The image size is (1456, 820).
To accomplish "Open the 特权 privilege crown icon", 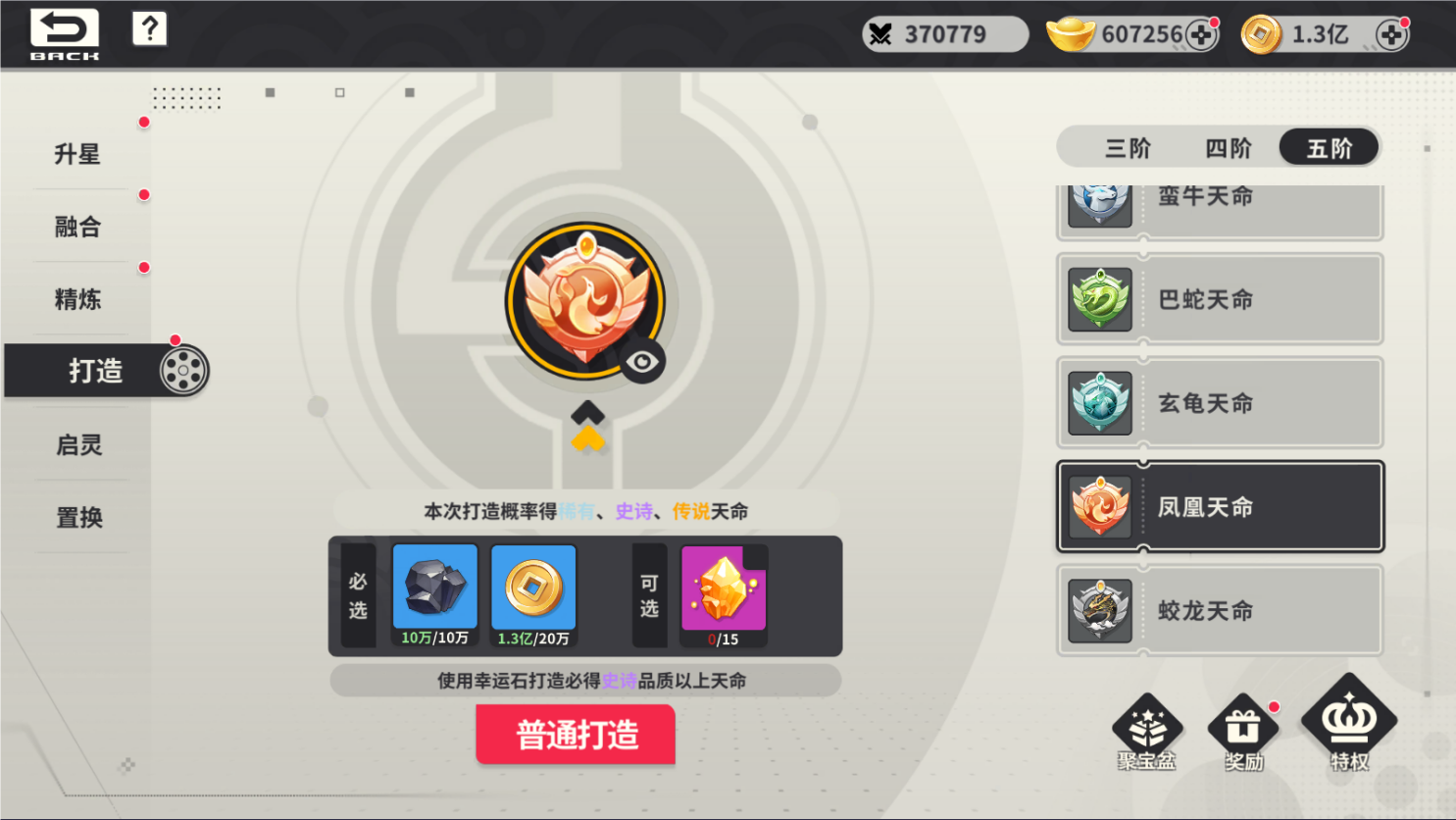I will click(x=1349, y=726).
